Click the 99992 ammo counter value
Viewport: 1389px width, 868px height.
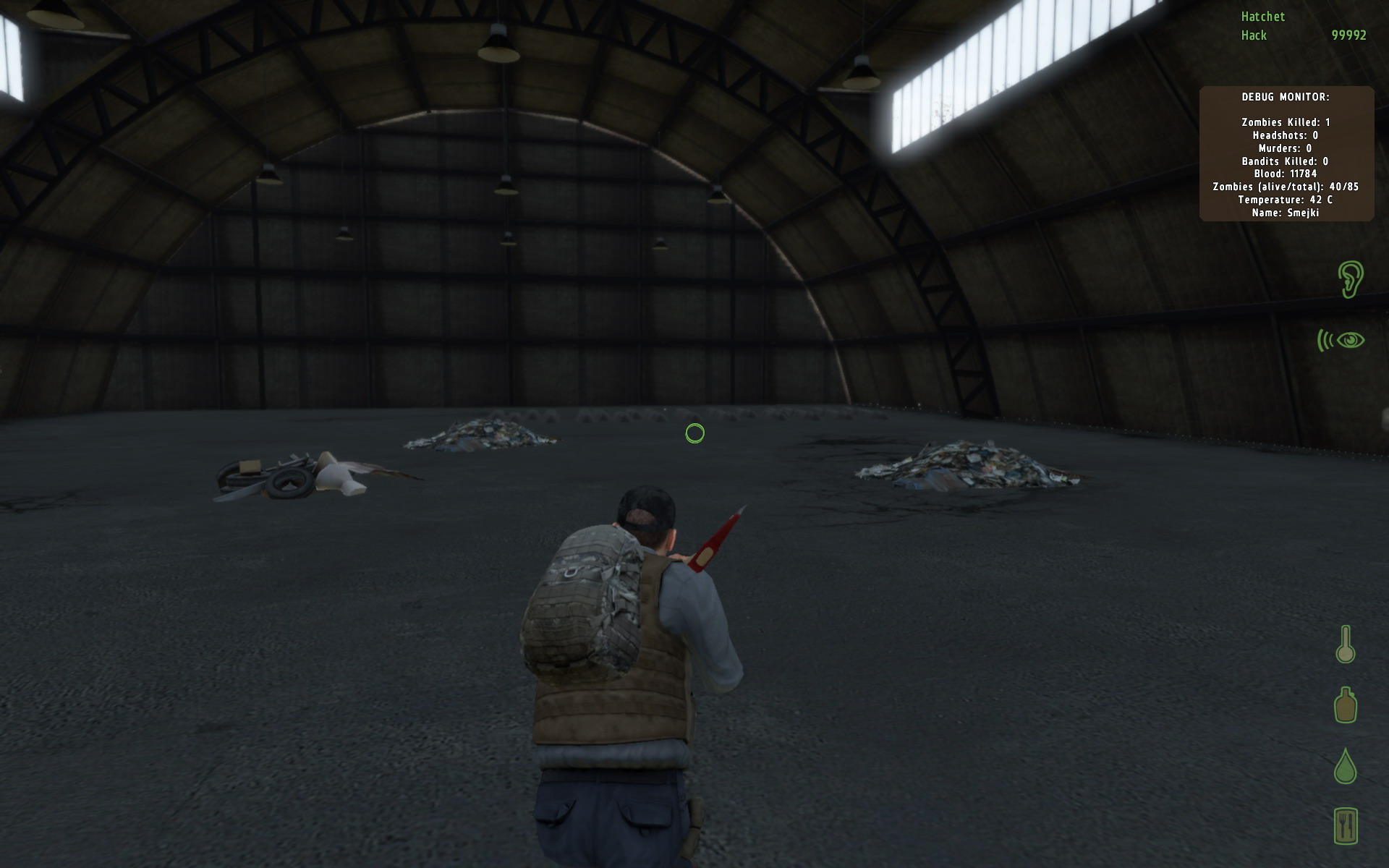[x=1348, y=34]
